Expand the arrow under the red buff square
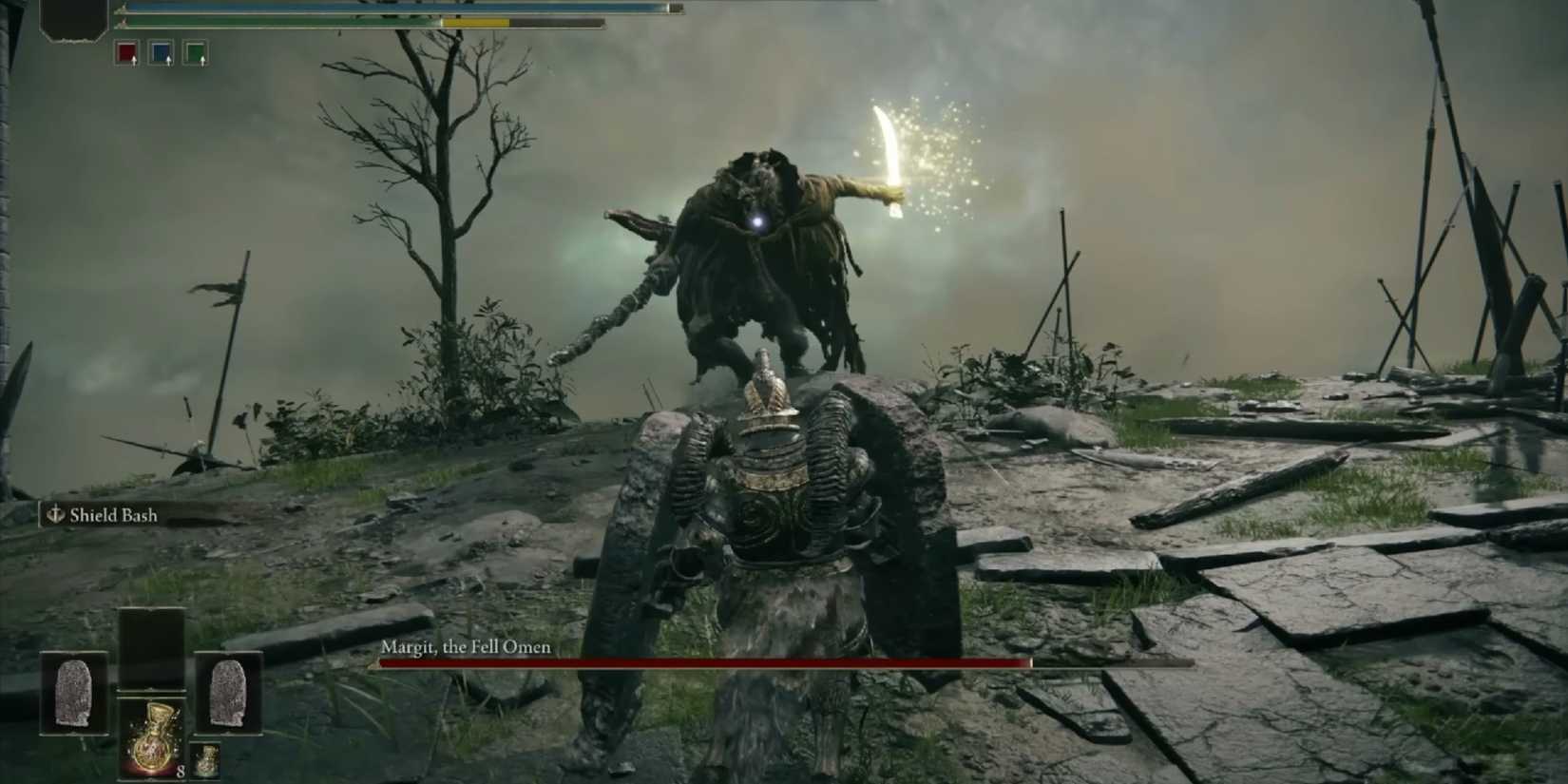 (x=134, y=62)
